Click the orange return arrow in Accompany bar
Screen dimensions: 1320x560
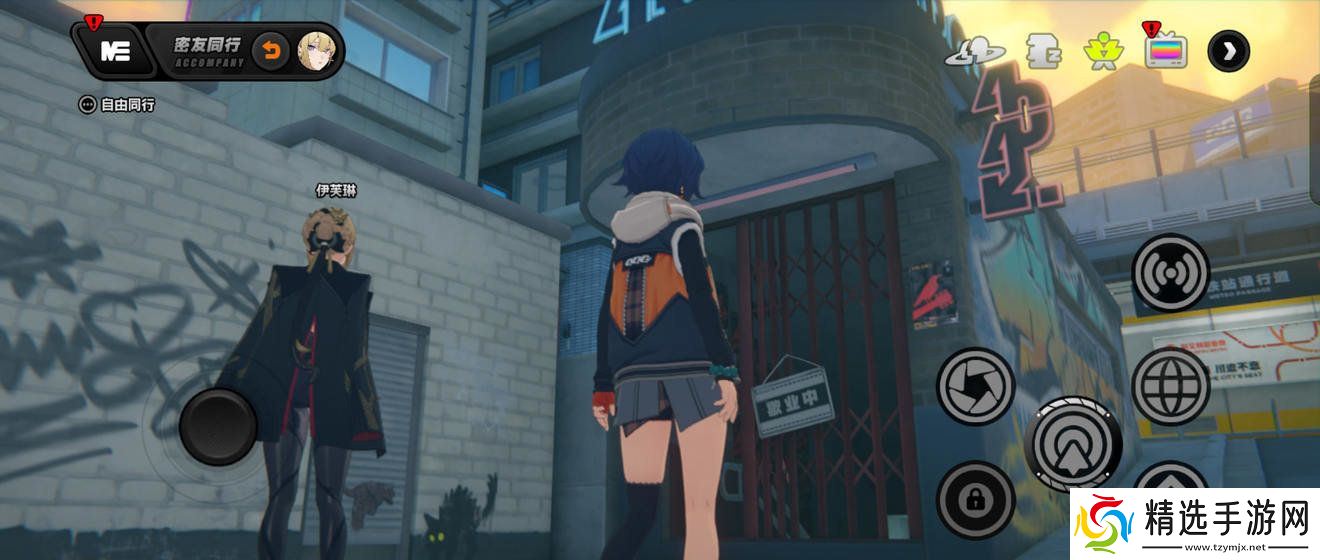(270, 50)
